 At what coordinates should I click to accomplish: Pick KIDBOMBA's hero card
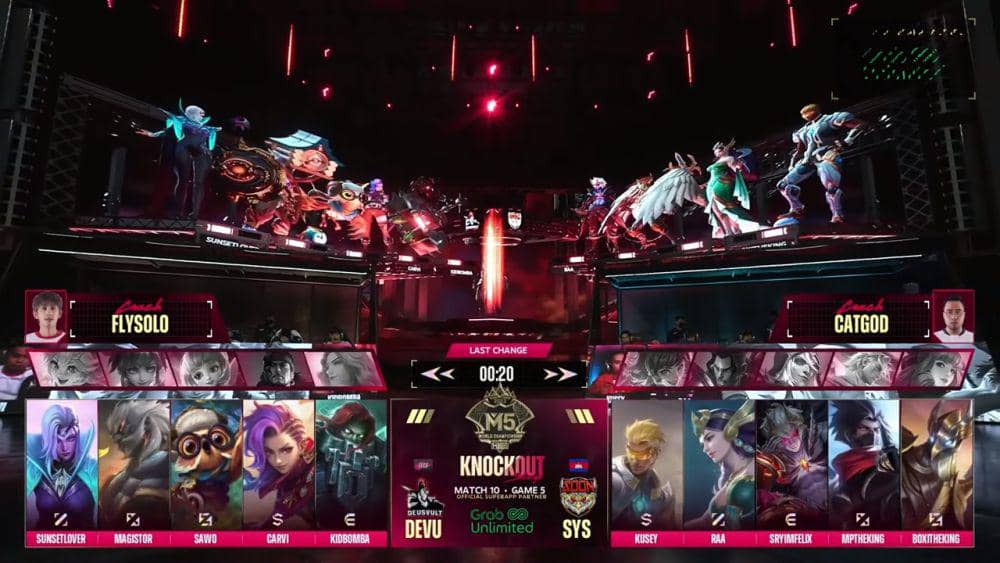coord(351,463)
